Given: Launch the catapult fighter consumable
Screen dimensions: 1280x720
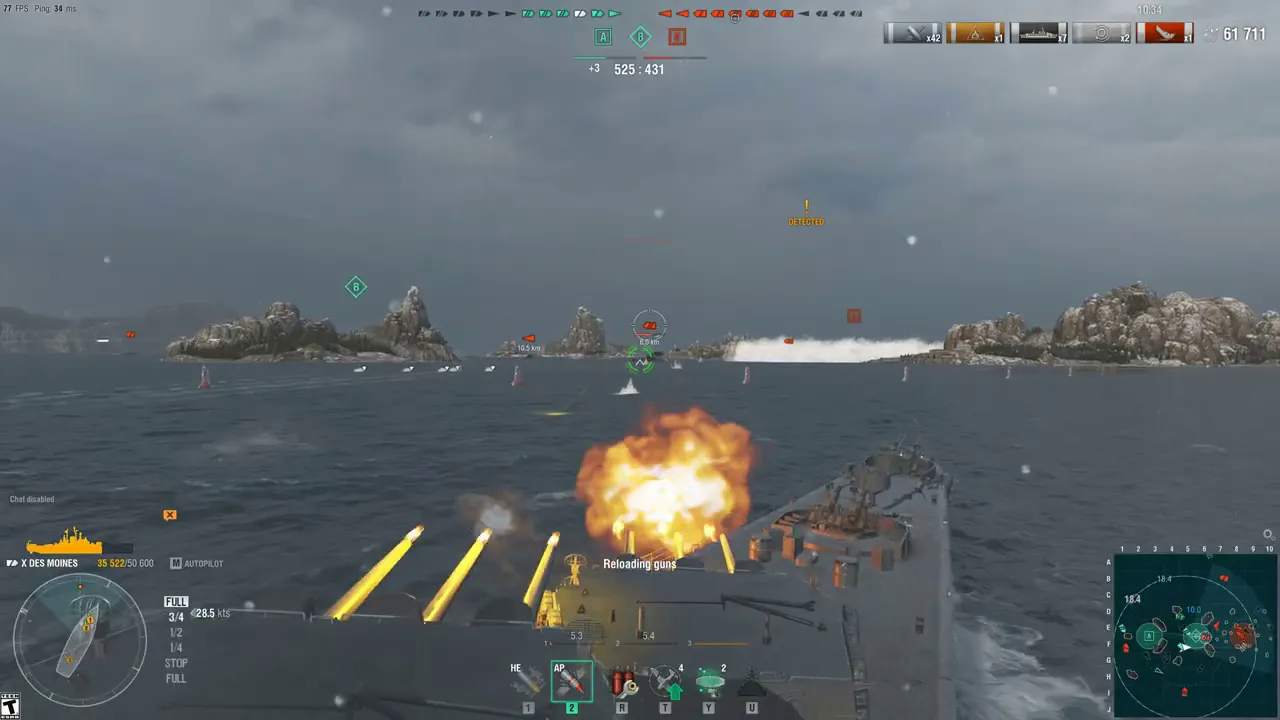Looking at the screenshot, I should [x=666, y=682].
